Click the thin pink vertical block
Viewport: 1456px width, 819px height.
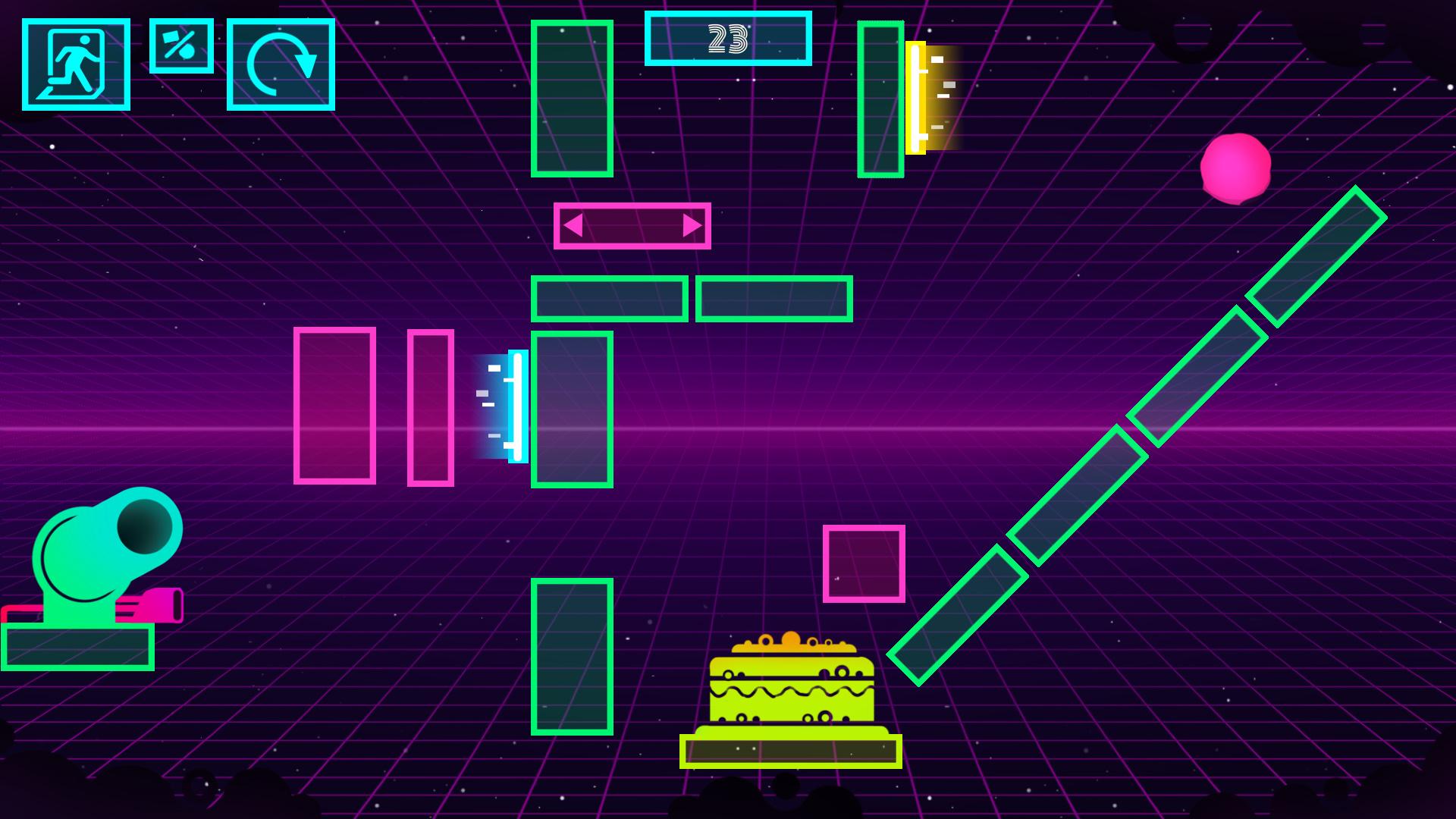coord(429,407)
